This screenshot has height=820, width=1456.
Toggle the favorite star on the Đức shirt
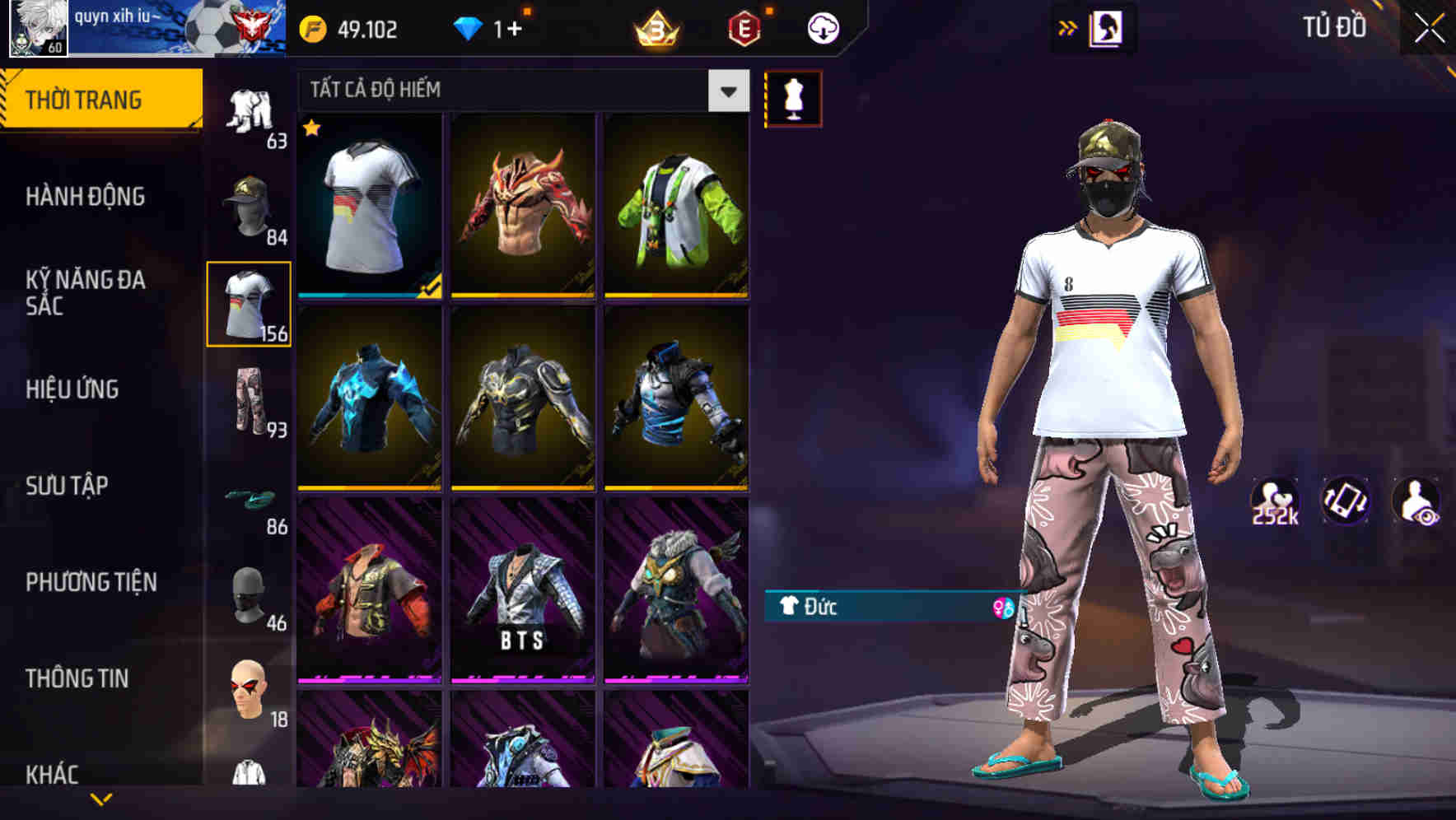point(311,129)
